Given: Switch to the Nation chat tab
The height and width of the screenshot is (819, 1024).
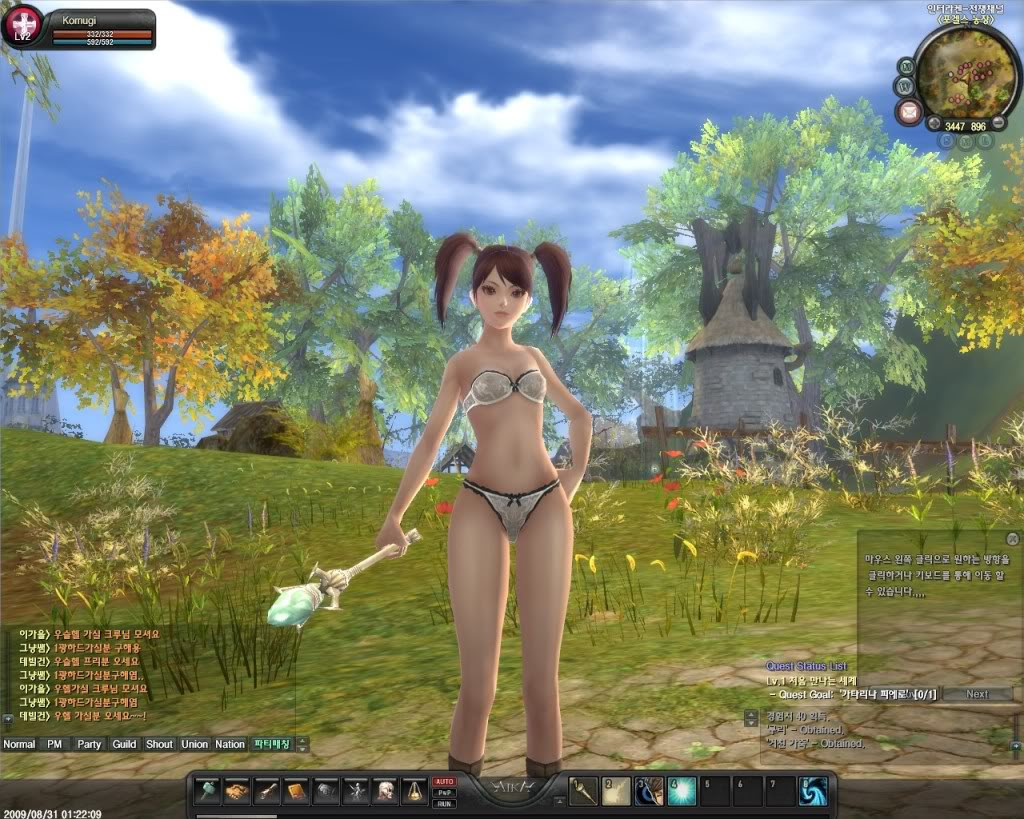Looking at the screenshot, I should pyautogui.click(x=230, y=744).
